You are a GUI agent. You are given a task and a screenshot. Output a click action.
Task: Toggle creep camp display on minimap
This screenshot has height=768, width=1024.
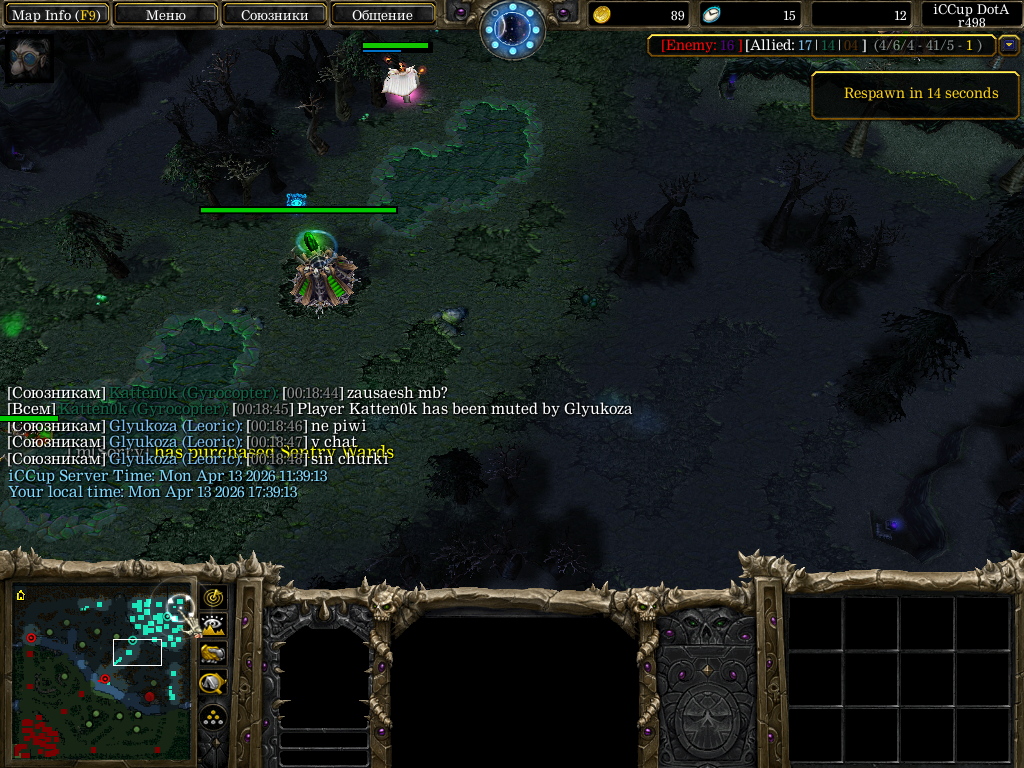[x=213, y=683]
